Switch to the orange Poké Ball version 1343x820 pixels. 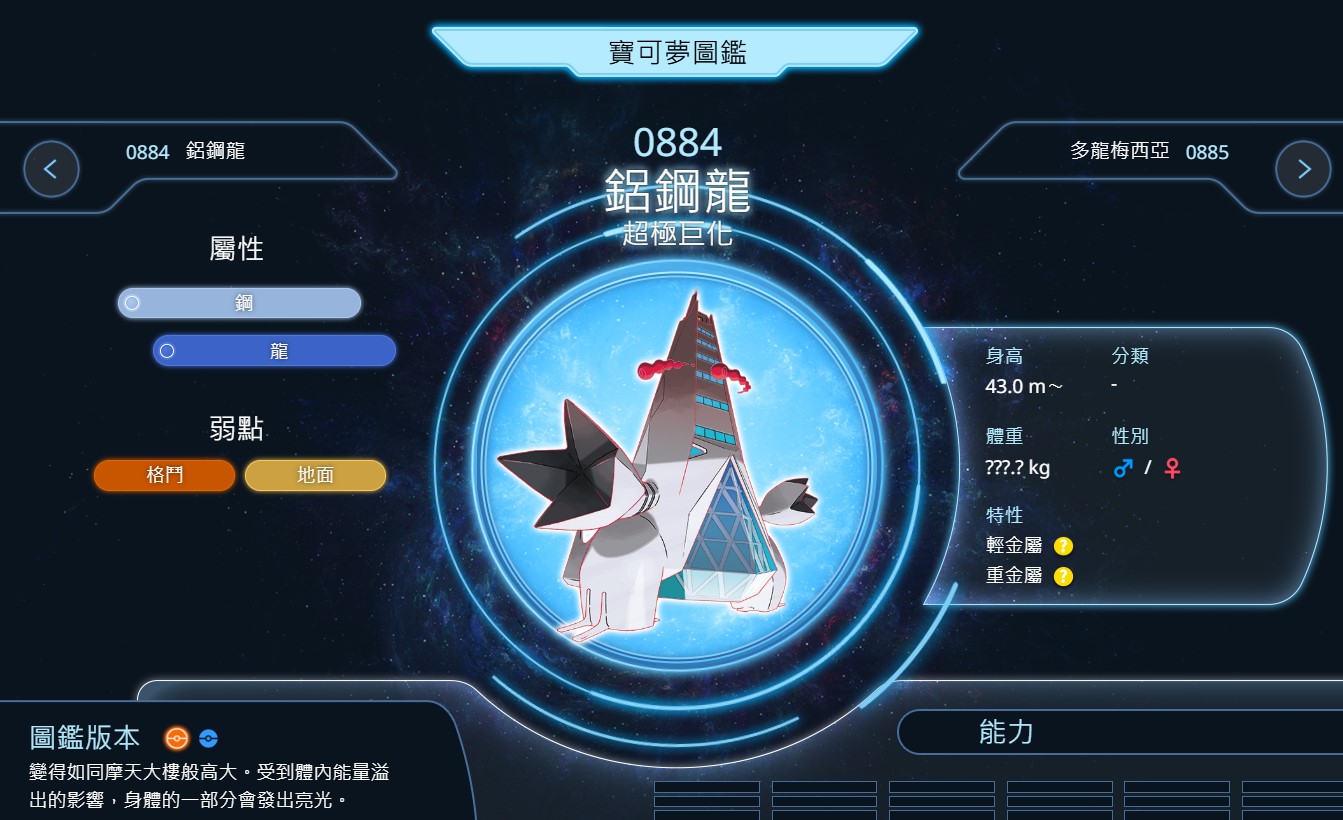(x=177, y=739)
